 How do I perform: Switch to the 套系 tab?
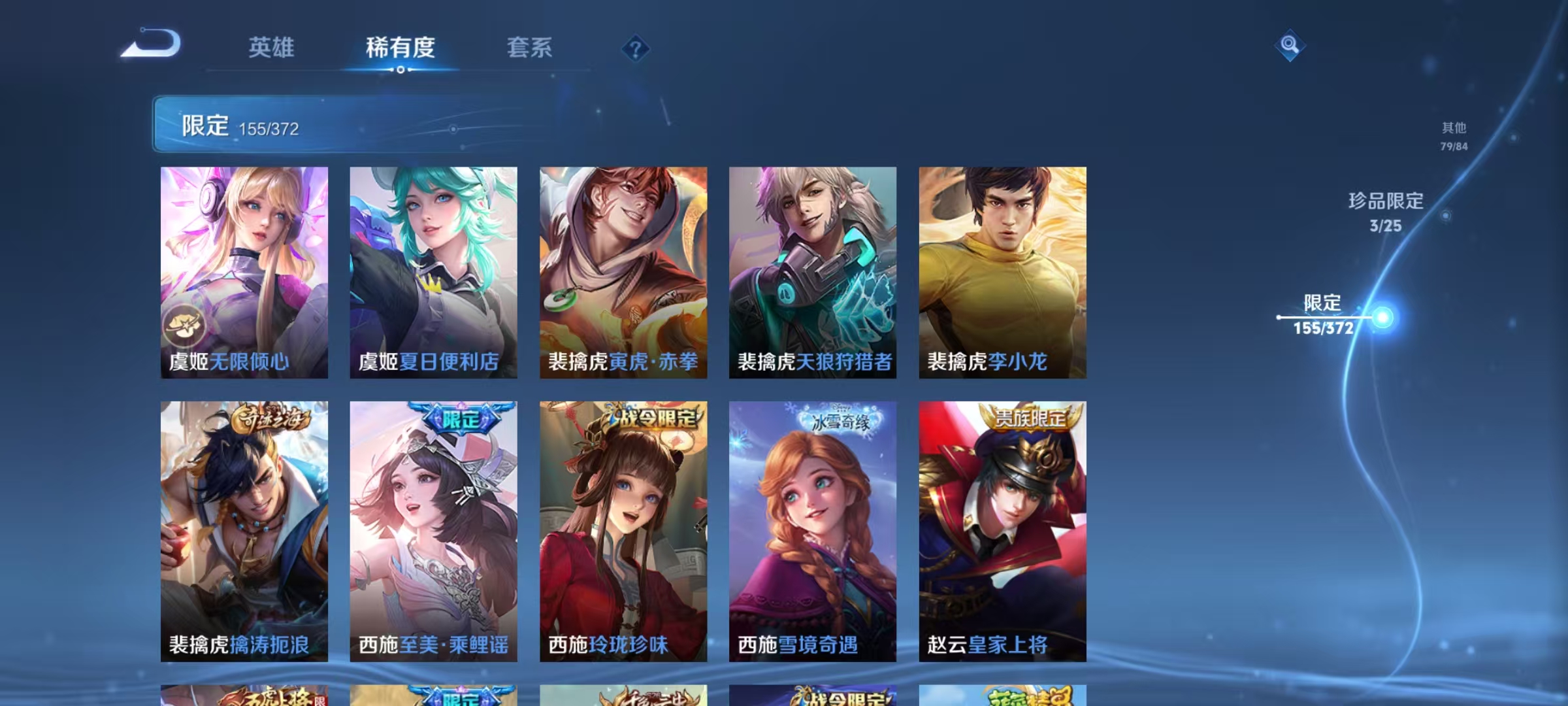(531, 48)
